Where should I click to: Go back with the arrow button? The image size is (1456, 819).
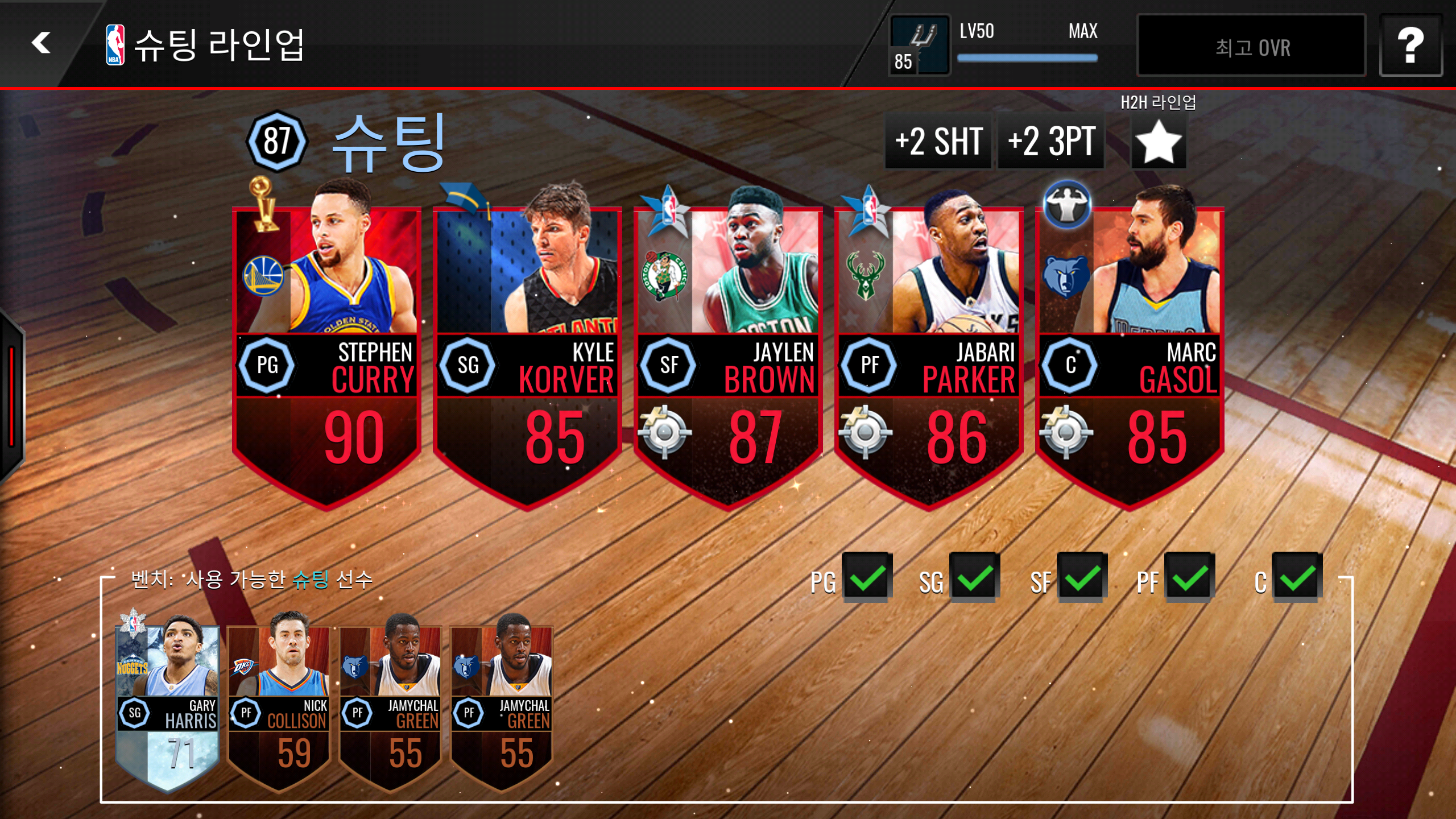tap(41, 43)
